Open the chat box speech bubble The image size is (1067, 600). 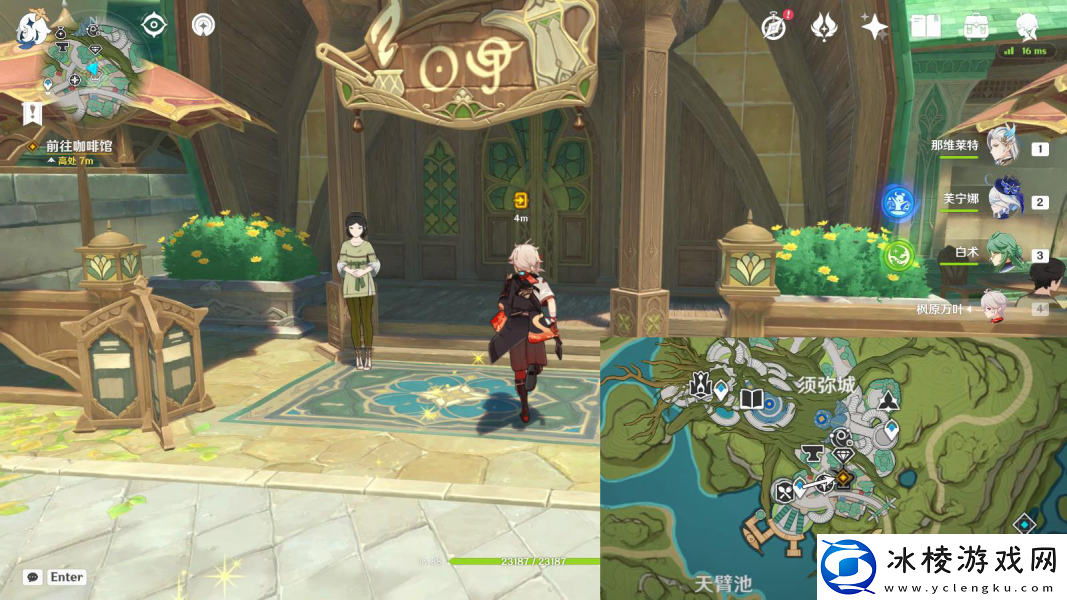[33, 577]
